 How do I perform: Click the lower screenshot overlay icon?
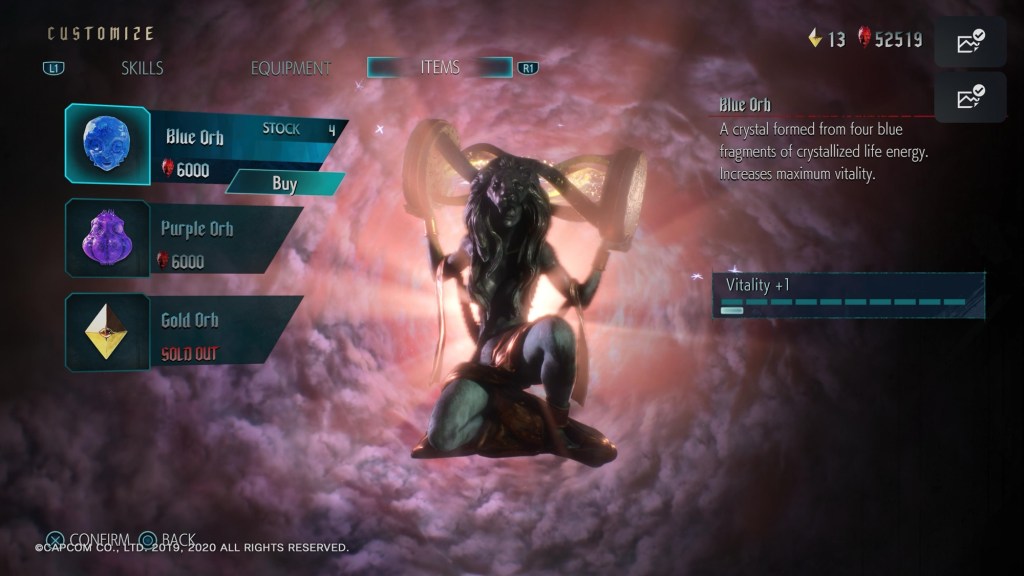pos(969,97)
